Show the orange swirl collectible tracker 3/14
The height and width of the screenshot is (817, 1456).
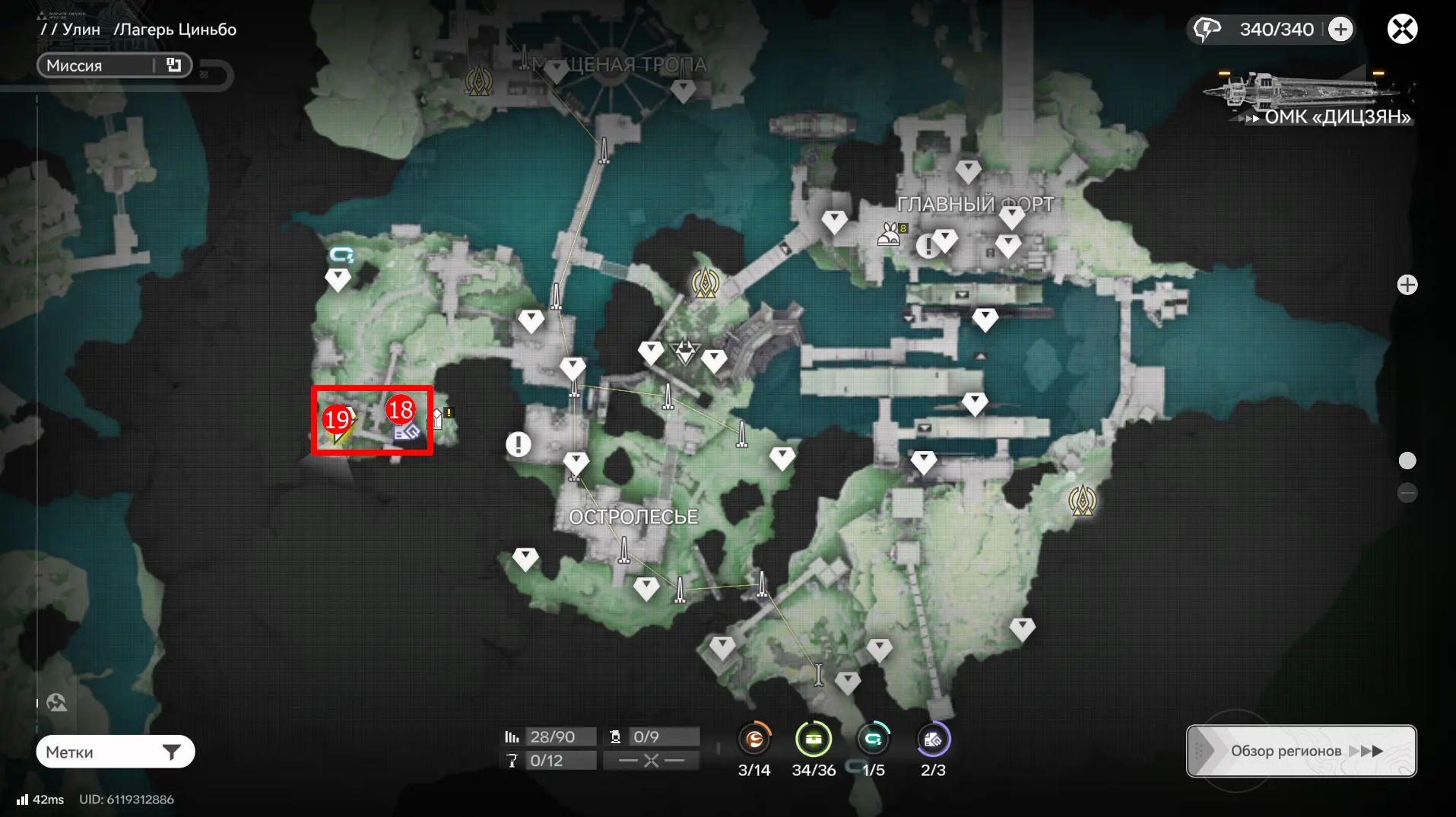[x=754, y=739]
